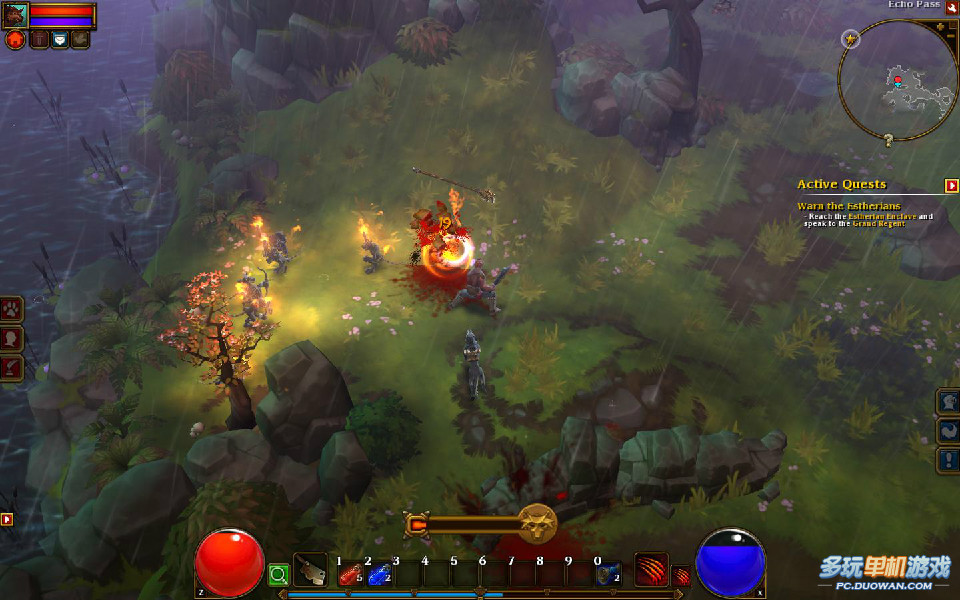Select the Warn the Estherians quest
960x600 pixels.
(x=848, y=206)
